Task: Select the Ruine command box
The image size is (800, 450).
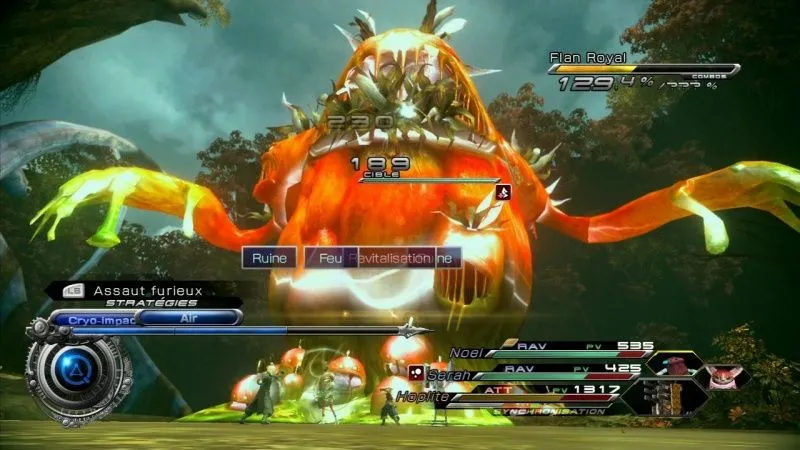Action: (x=269, y=258)
